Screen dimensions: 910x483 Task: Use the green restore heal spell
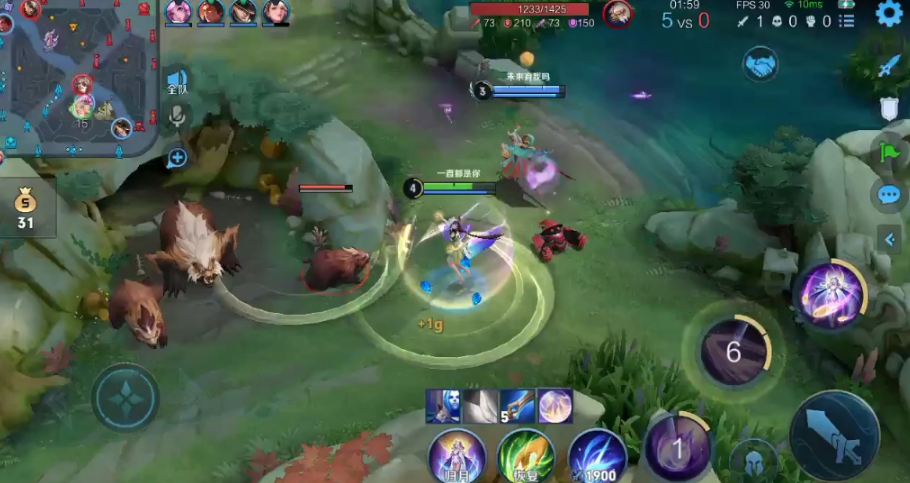(x=526, y=457)
